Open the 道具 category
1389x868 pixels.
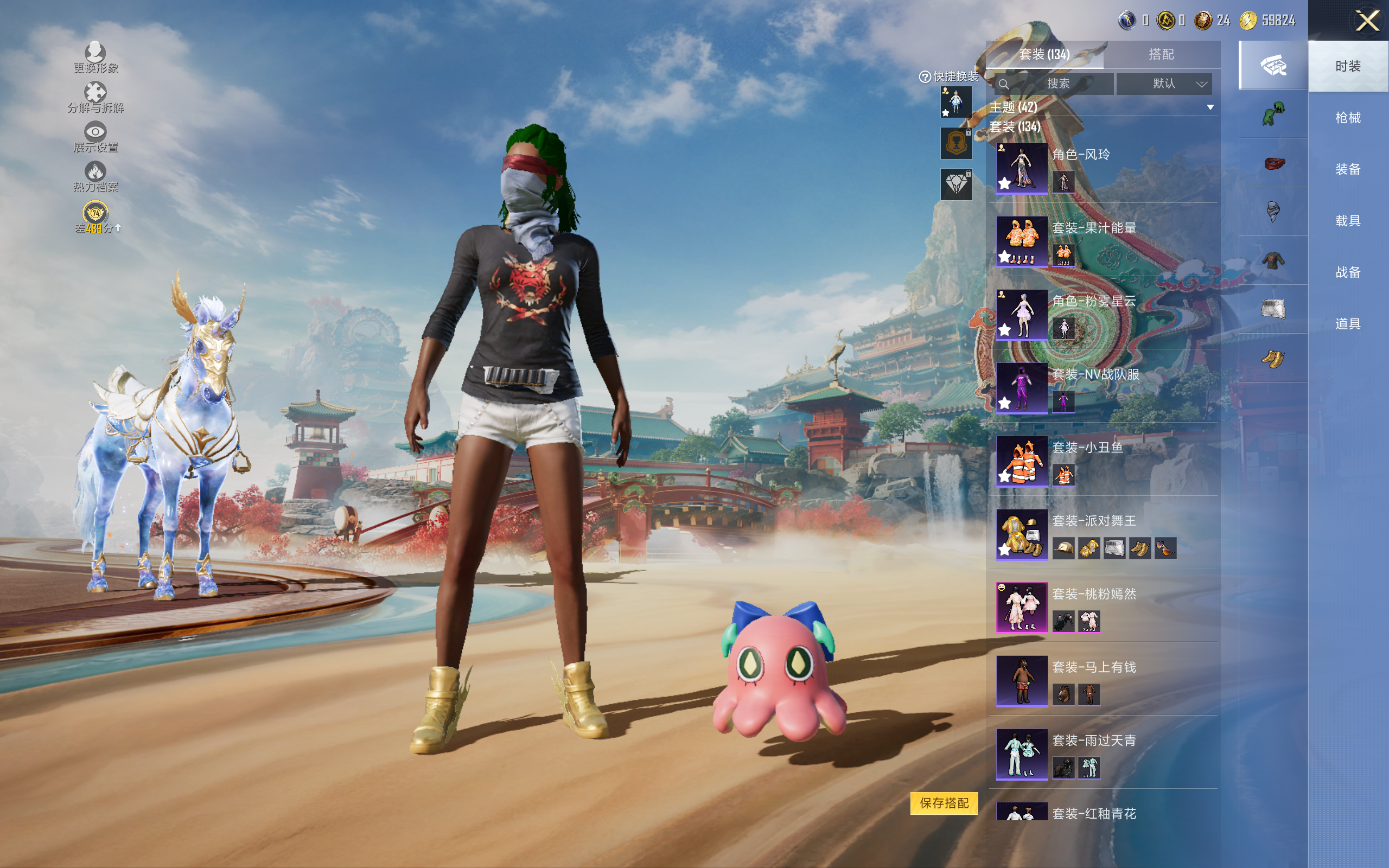click(1347, 324)
